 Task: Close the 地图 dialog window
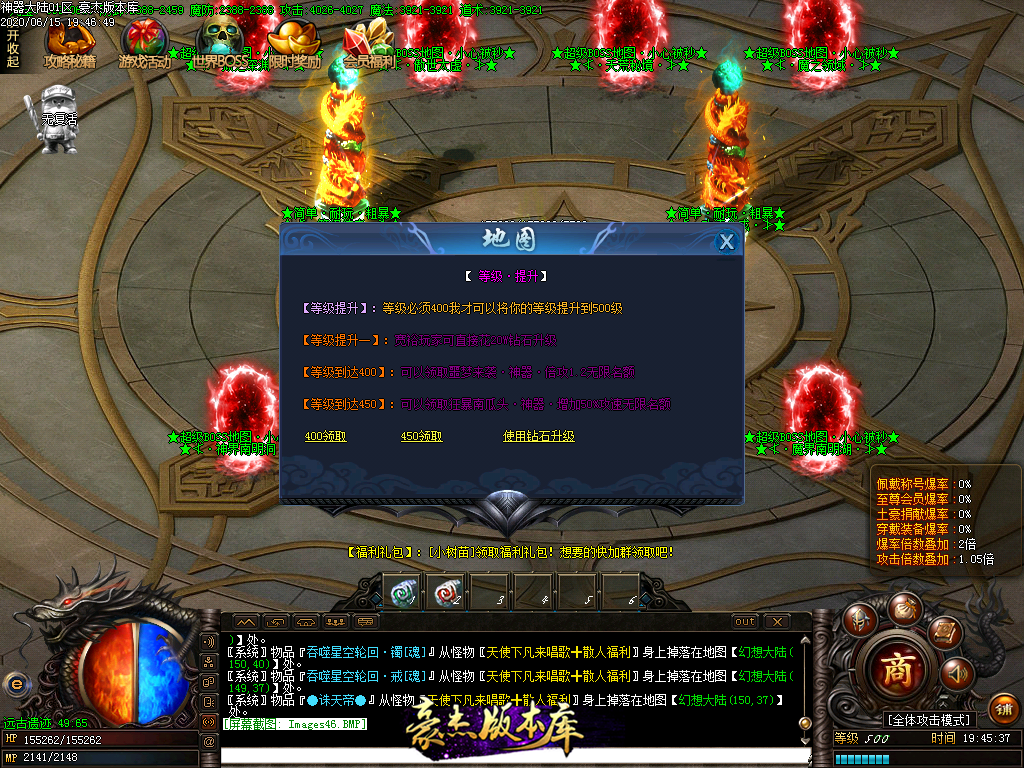coord(727,241)
